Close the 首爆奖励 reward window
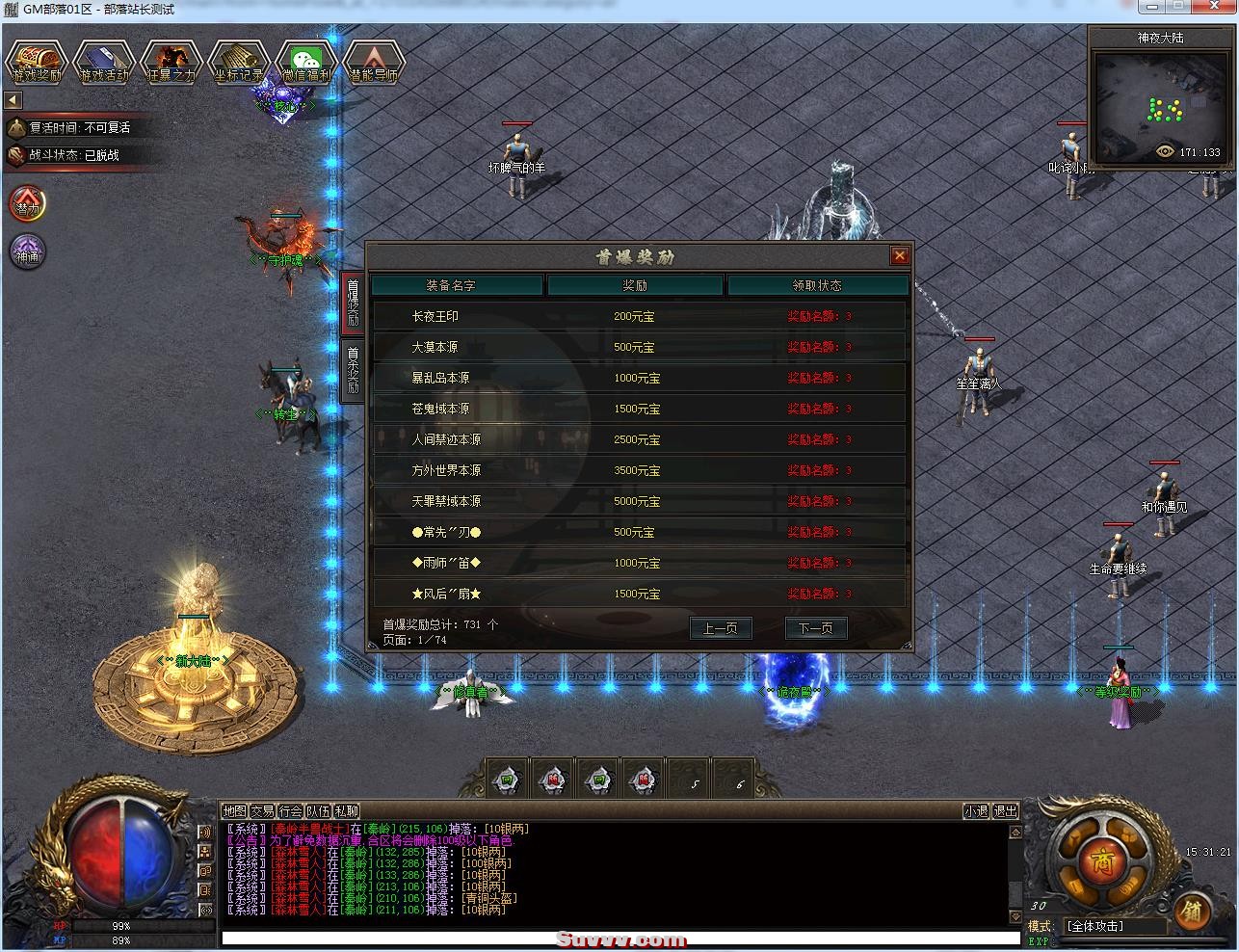Image resolution: width=1239 pixels, height=952 pixels. pyautogui.click(x=899, y=255)
